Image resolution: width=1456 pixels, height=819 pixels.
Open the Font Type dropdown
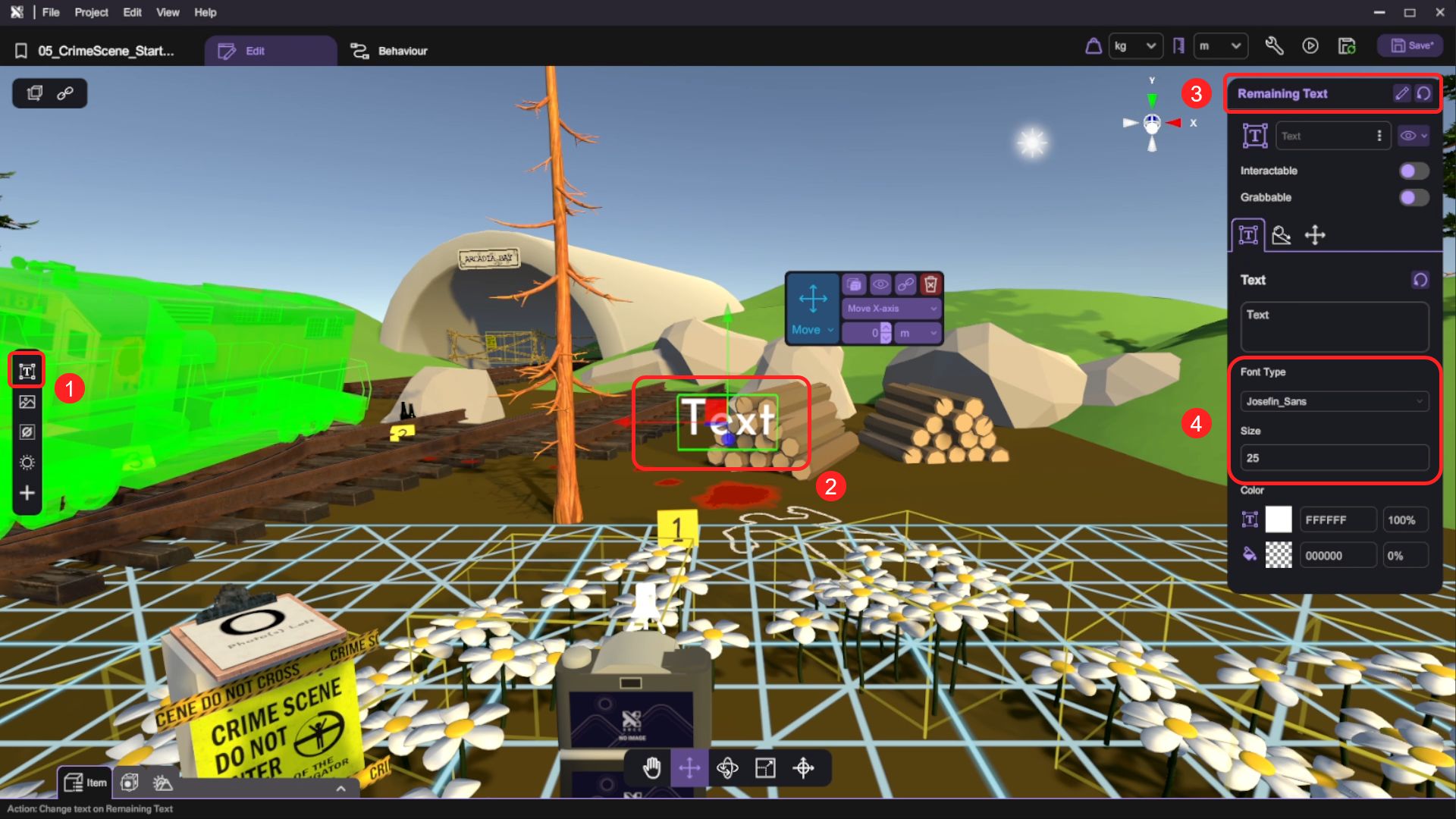pyautogui.click(x=1334, y=401)
